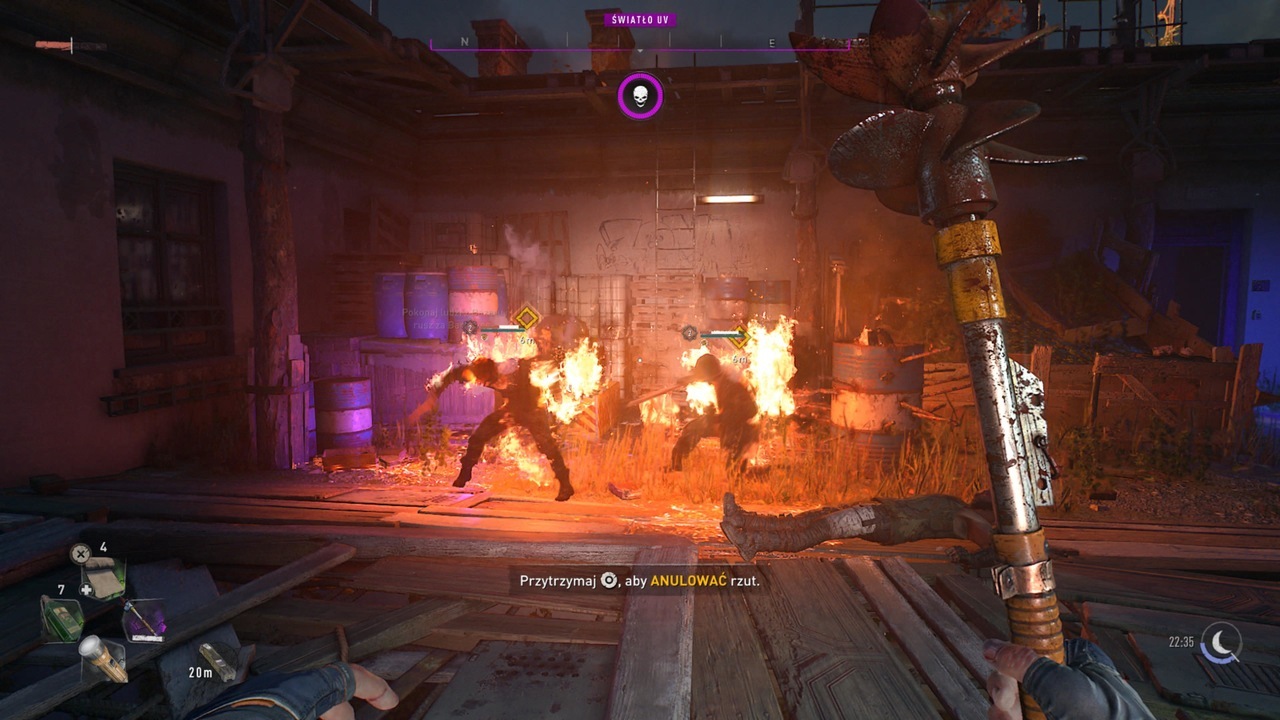This screenshot has height=720, width=1280.
Task: Select the flashlight quick slot
Action: (x=102, y=659)
